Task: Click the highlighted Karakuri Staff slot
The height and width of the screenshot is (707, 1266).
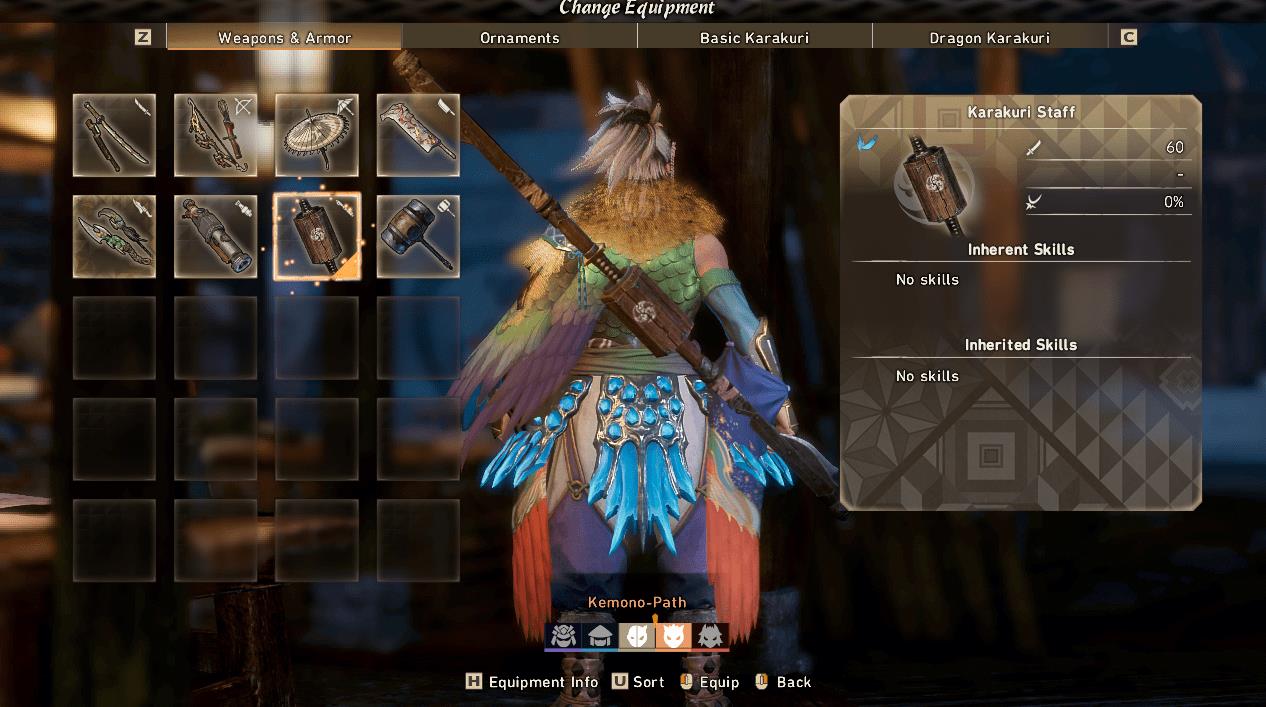Action: click(x=317, y=237)
